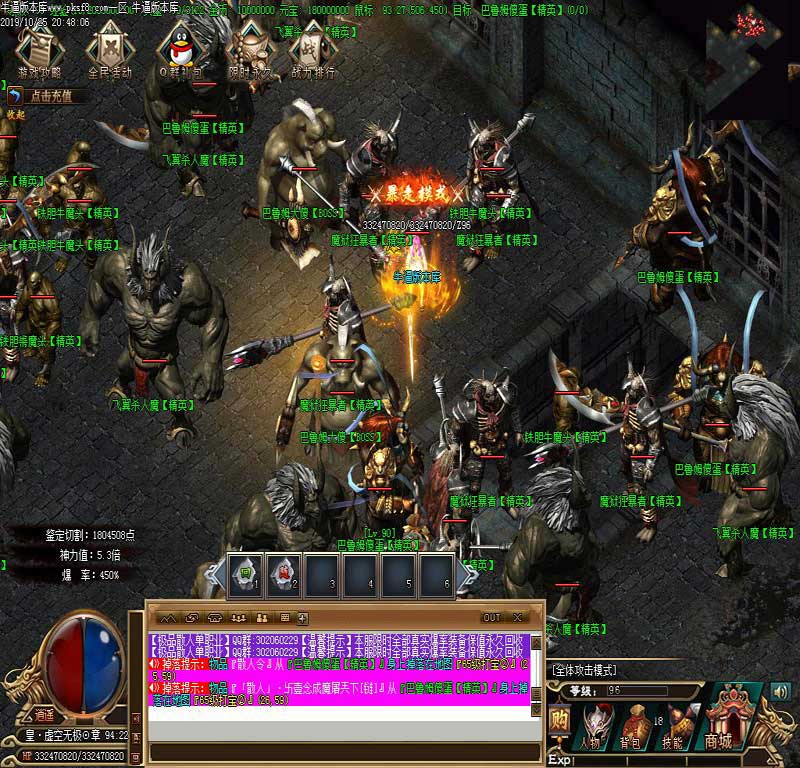Switch the 全体攻击模式 attack mode label
Image resolution: width=800 pixels, height=768 pixels.
click(584, 669)
